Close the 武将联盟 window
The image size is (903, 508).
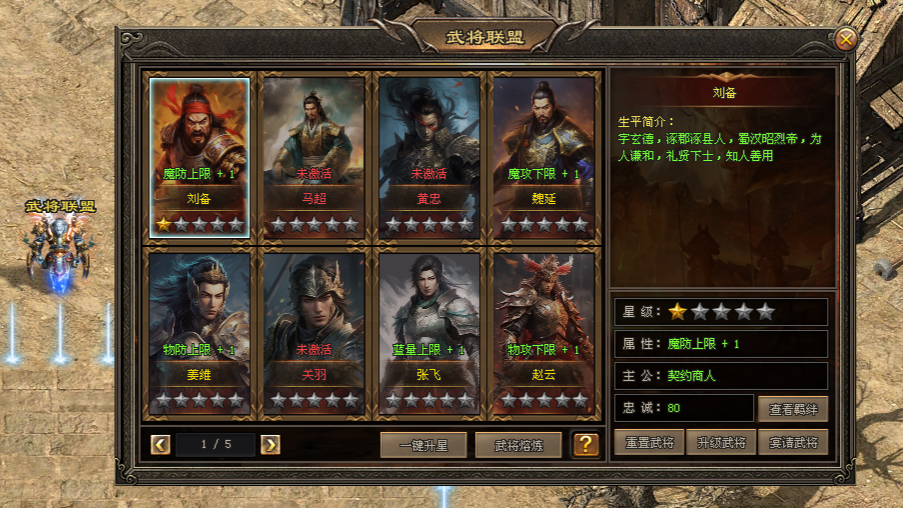(x=846, y=39)
